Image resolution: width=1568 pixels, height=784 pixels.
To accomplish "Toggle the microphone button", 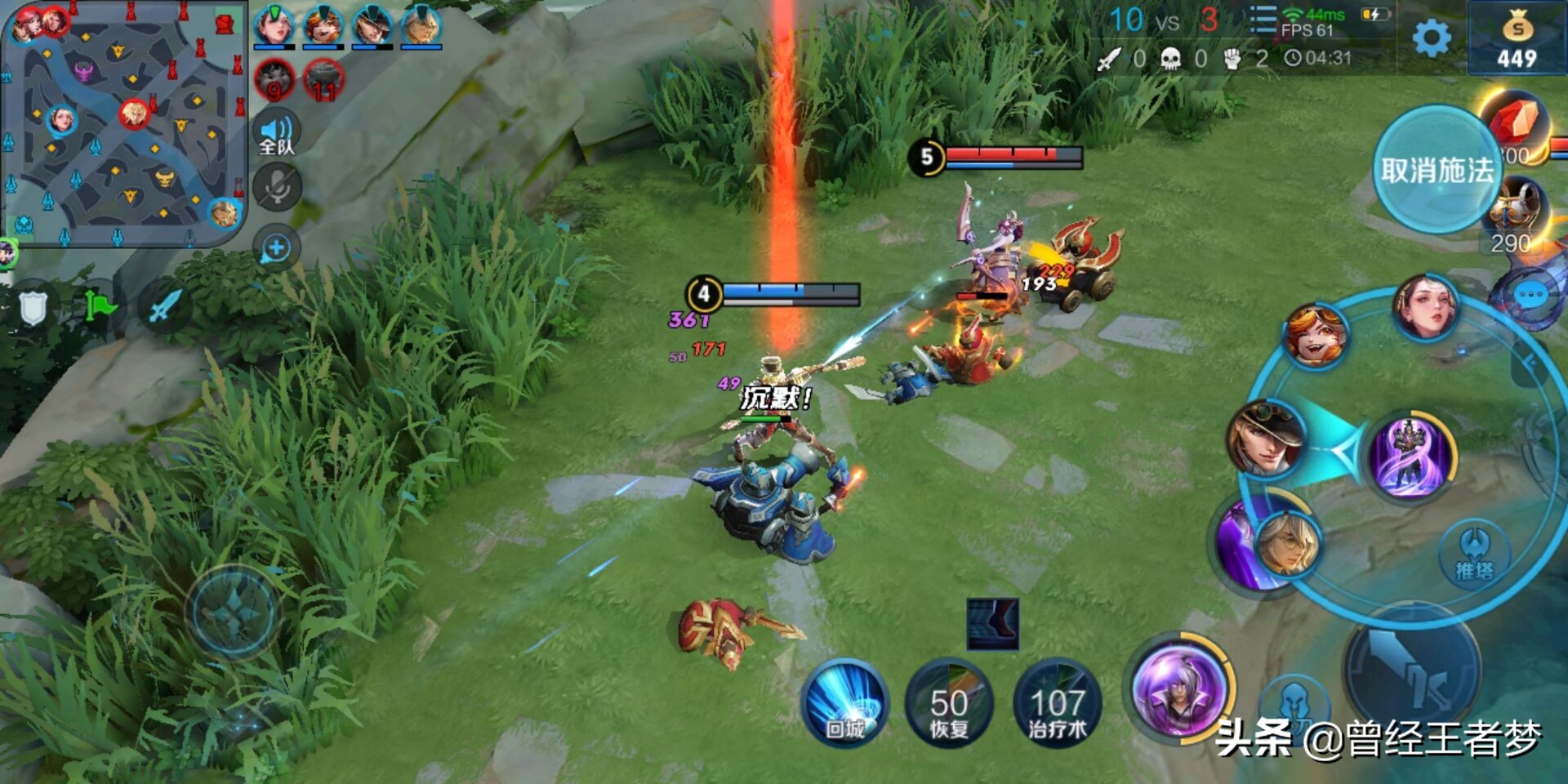I will tap(277, 188).
